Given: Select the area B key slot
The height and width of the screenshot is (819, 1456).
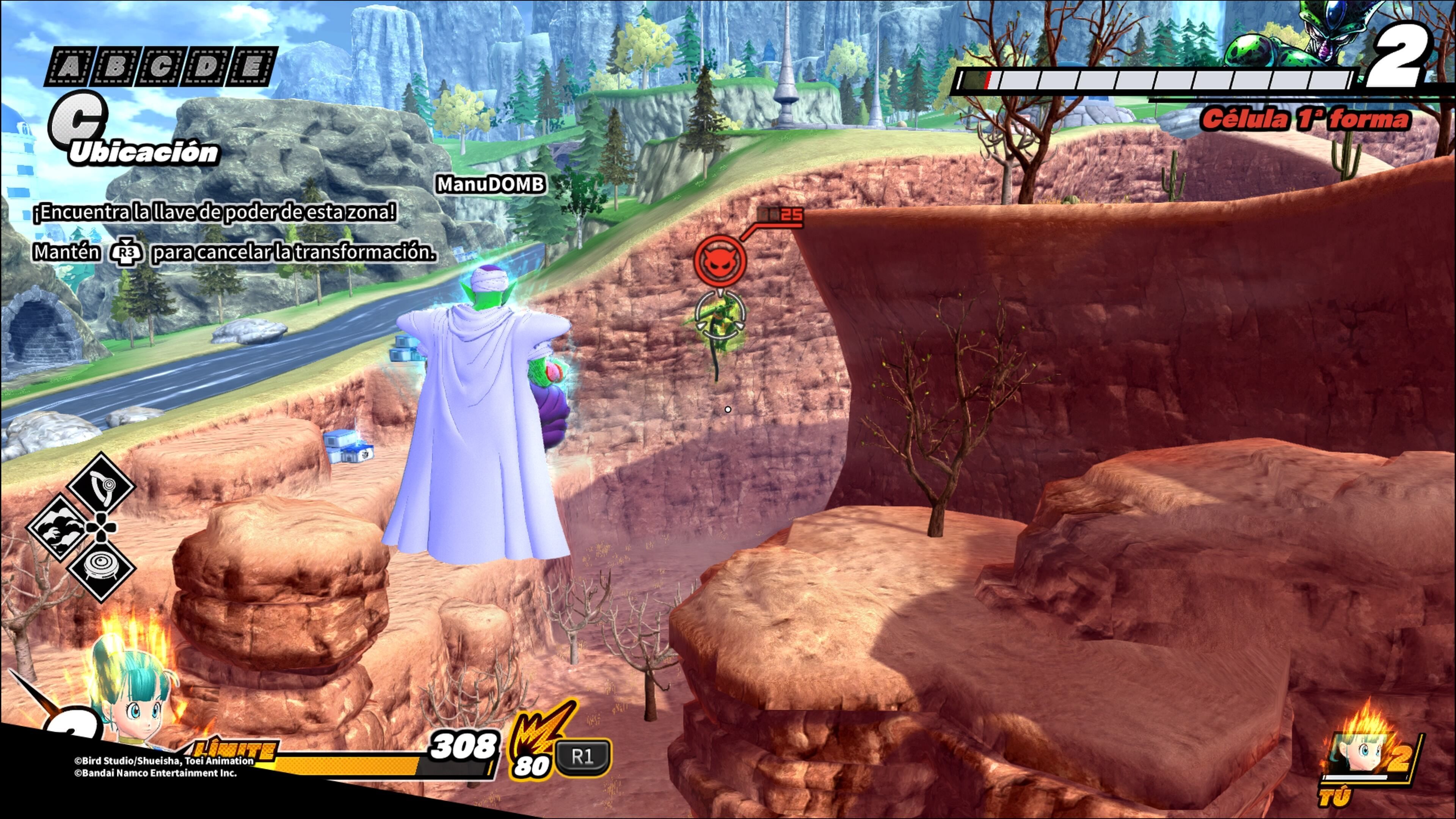Looking at the screenshot, I should coord(115,67).
